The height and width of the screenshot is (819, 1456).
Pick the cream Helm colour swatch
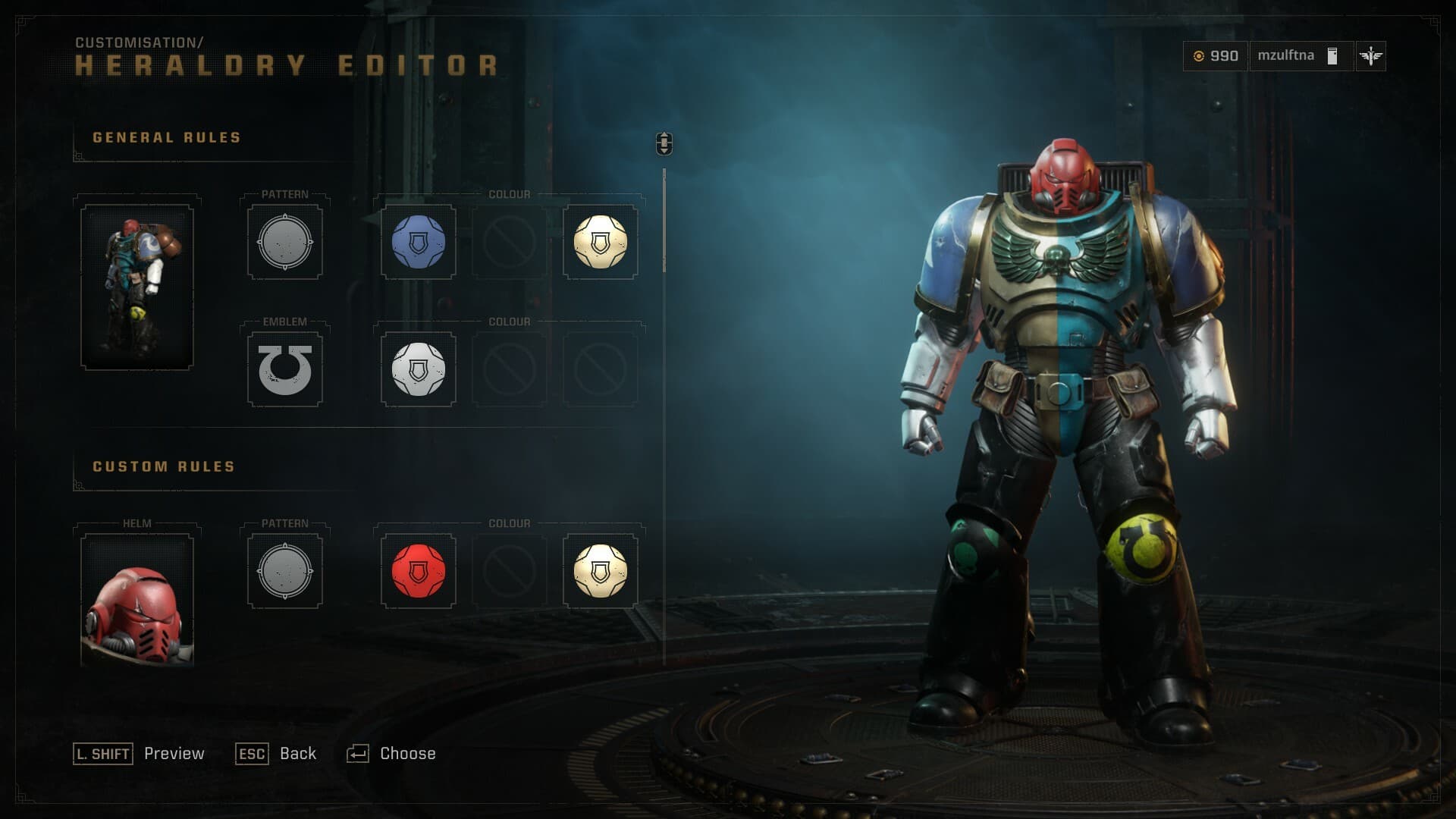click(600, 572)
